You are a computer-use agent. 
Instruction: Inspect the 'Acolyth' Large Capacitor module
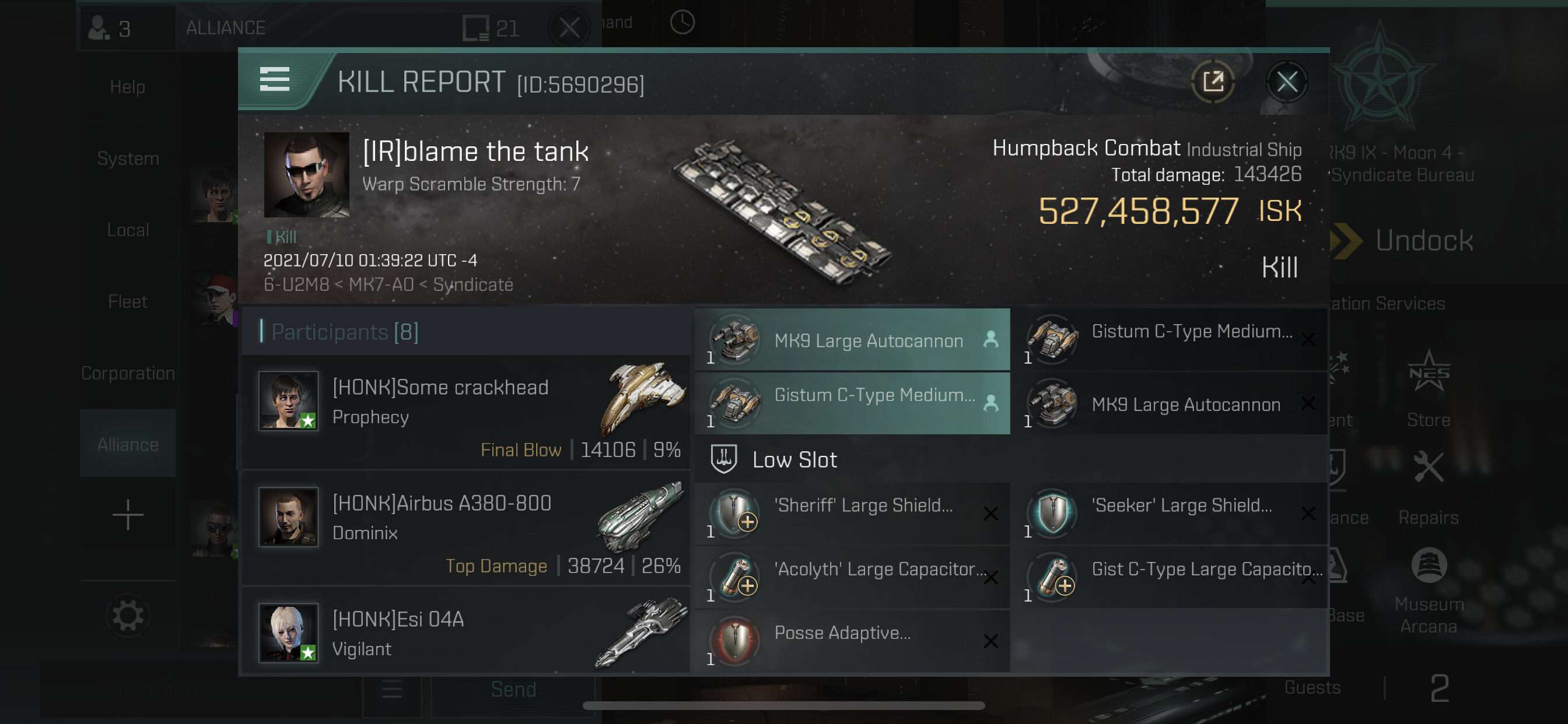coord(852,577)
